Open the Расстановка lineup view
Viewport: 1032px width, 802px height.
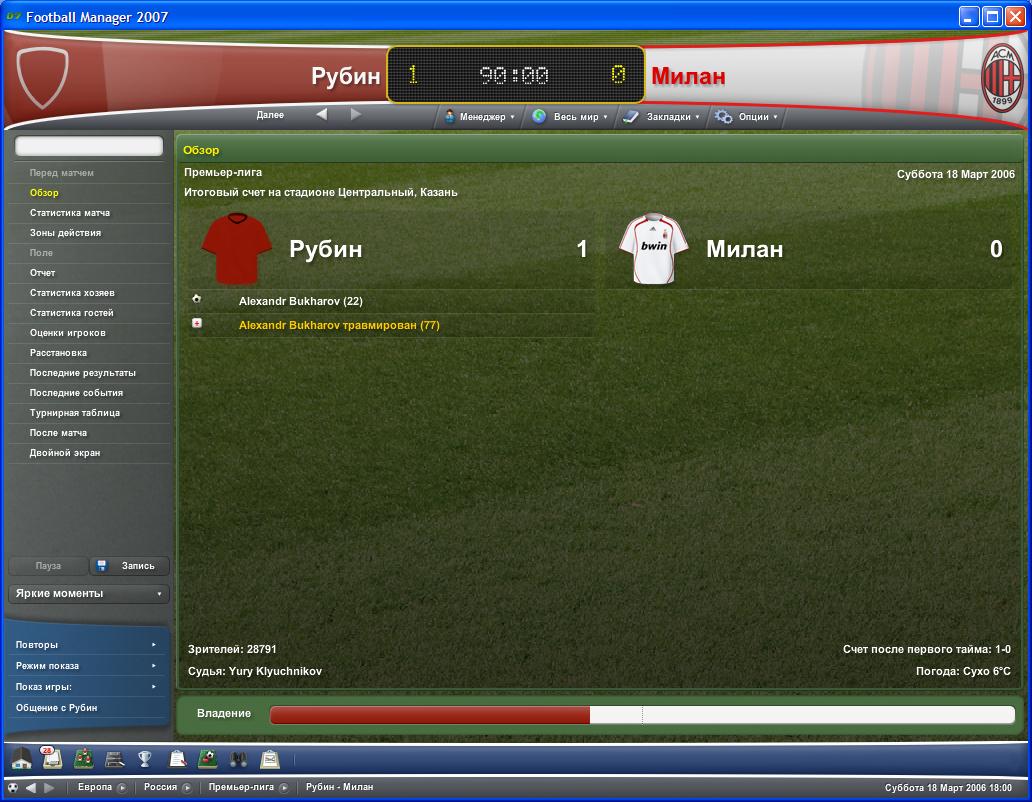pyautogui.click(x=58, y=353)
